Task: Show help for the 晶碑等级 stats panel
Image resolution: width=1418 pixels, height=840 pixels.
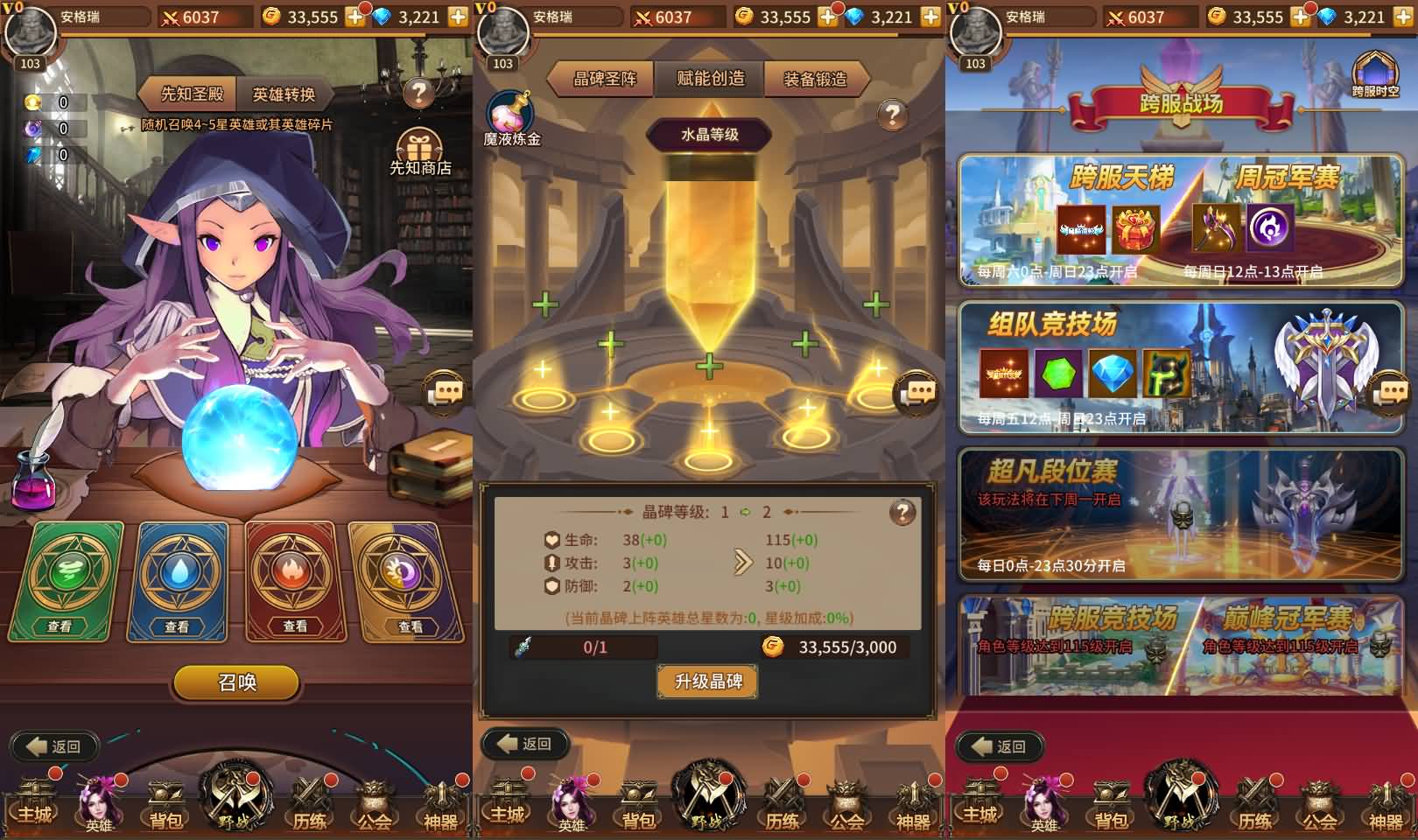Action: [902, 513]
